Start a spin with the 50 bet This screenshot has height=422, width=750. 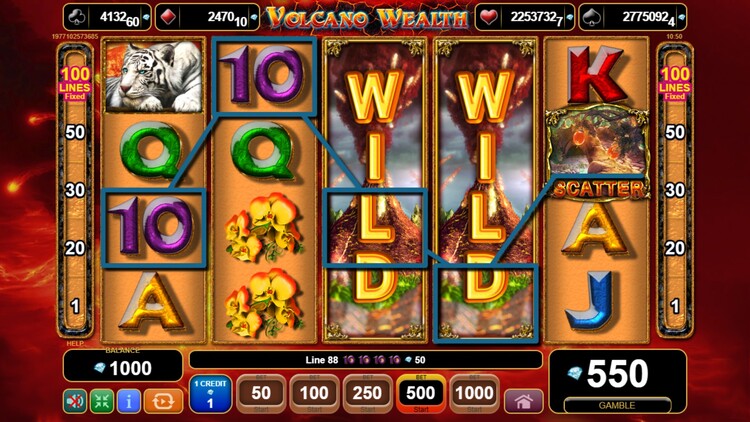tap(261, 394)
